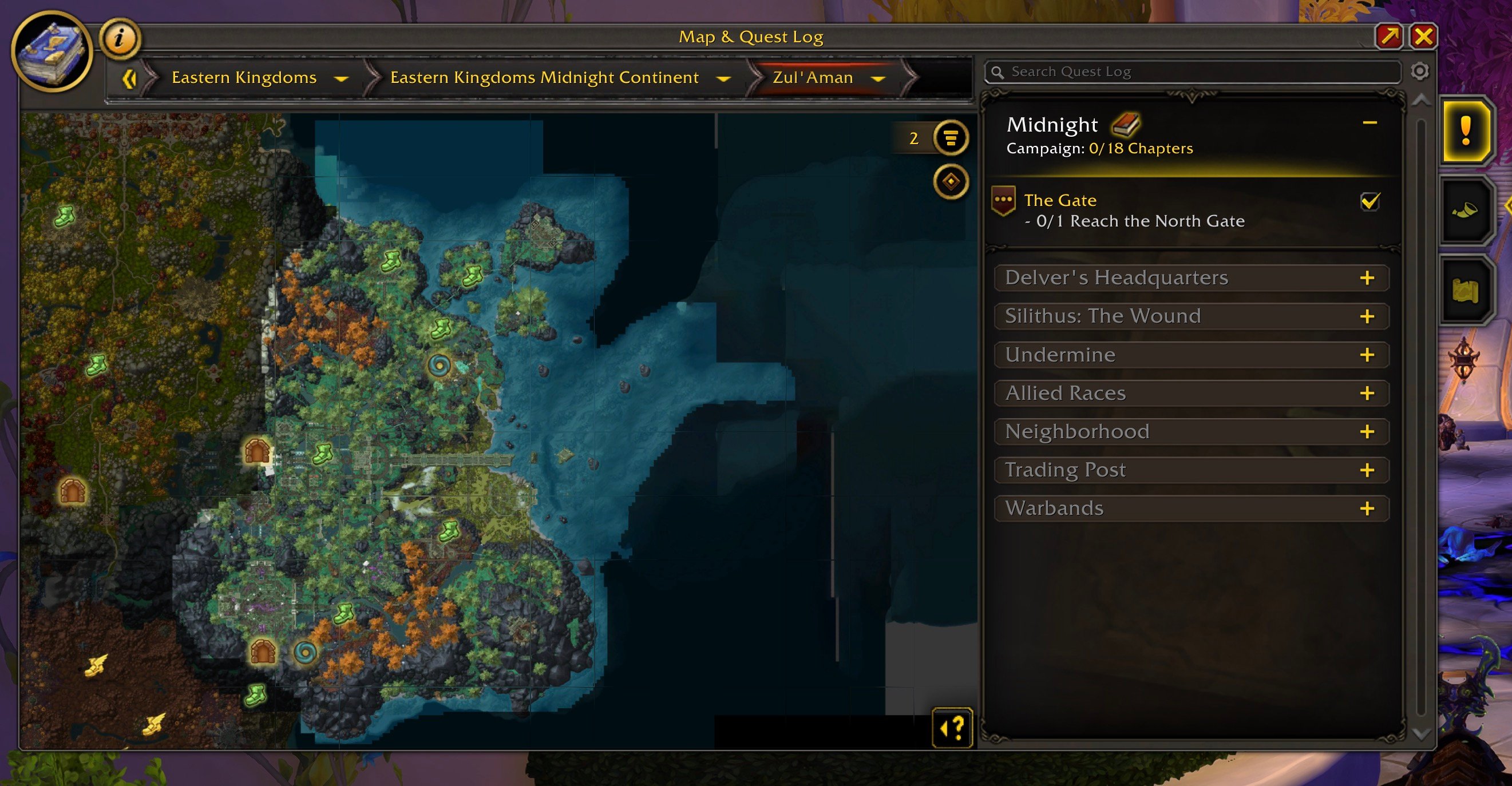The image size is (1512, 786).
Task: Toggle tracking checkbox for The Gate quest
Action: 1369,202
